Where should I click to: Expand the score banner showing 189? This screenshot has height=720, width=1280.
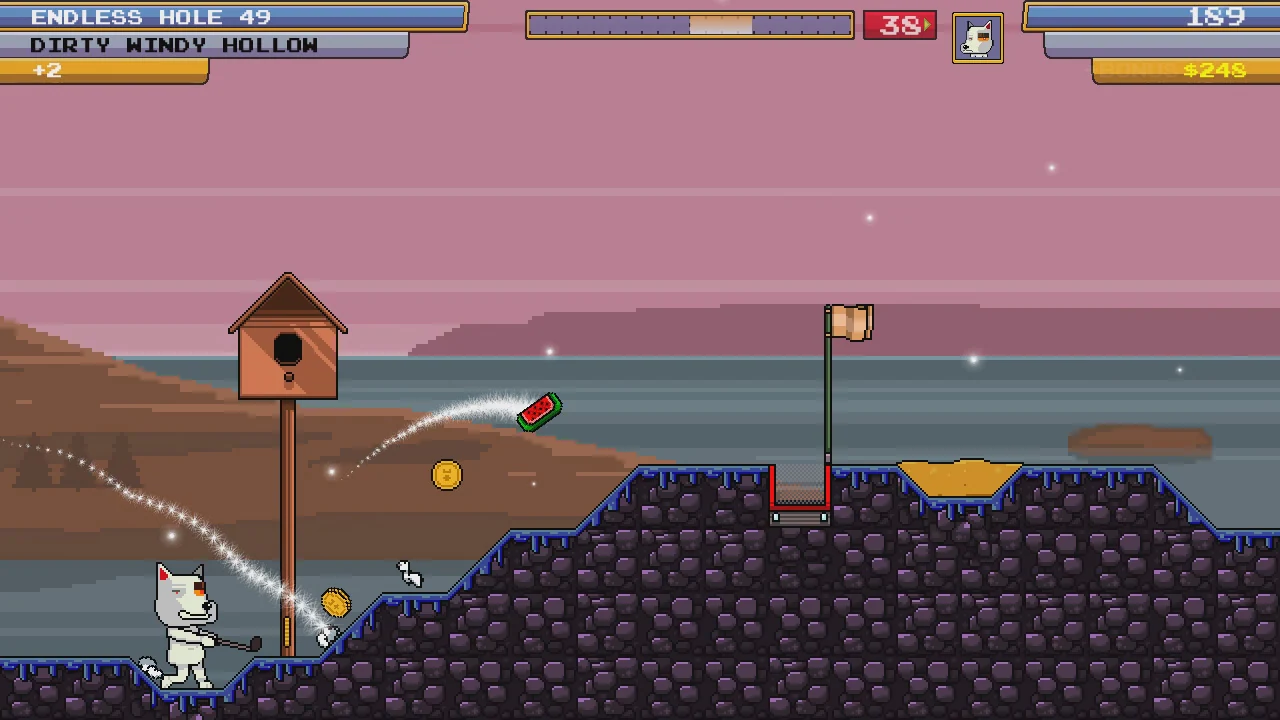(1150, 17)
